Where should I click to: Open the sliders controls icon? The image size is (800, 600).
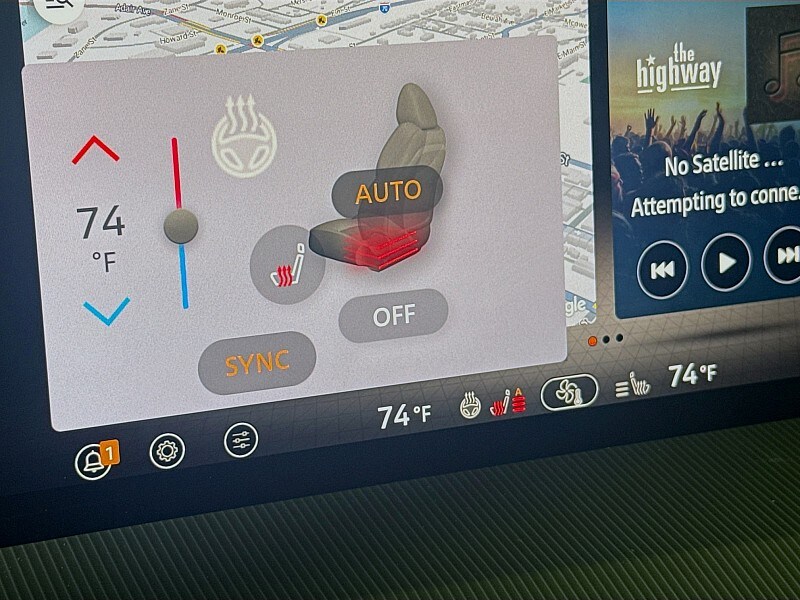point(241,440)
